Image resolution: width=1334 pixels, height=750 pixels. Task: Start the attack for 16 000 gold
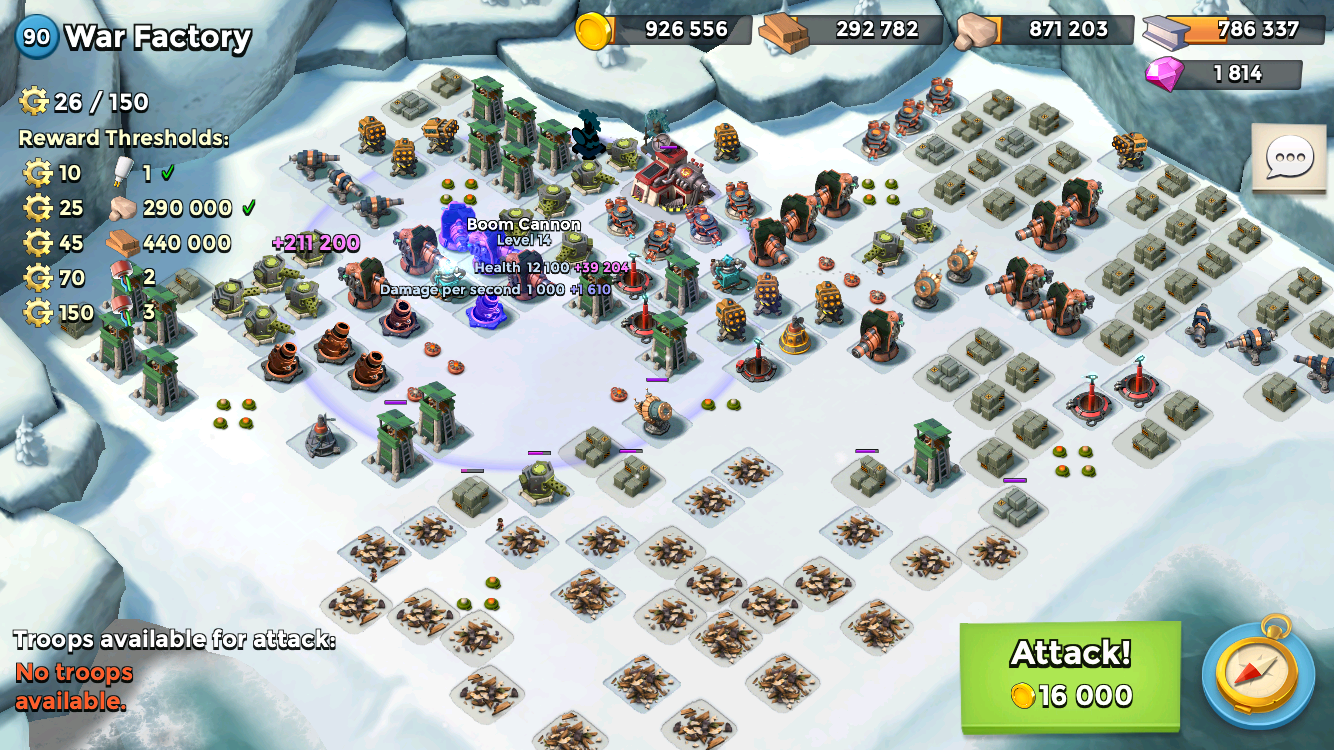click(1070, 675)
